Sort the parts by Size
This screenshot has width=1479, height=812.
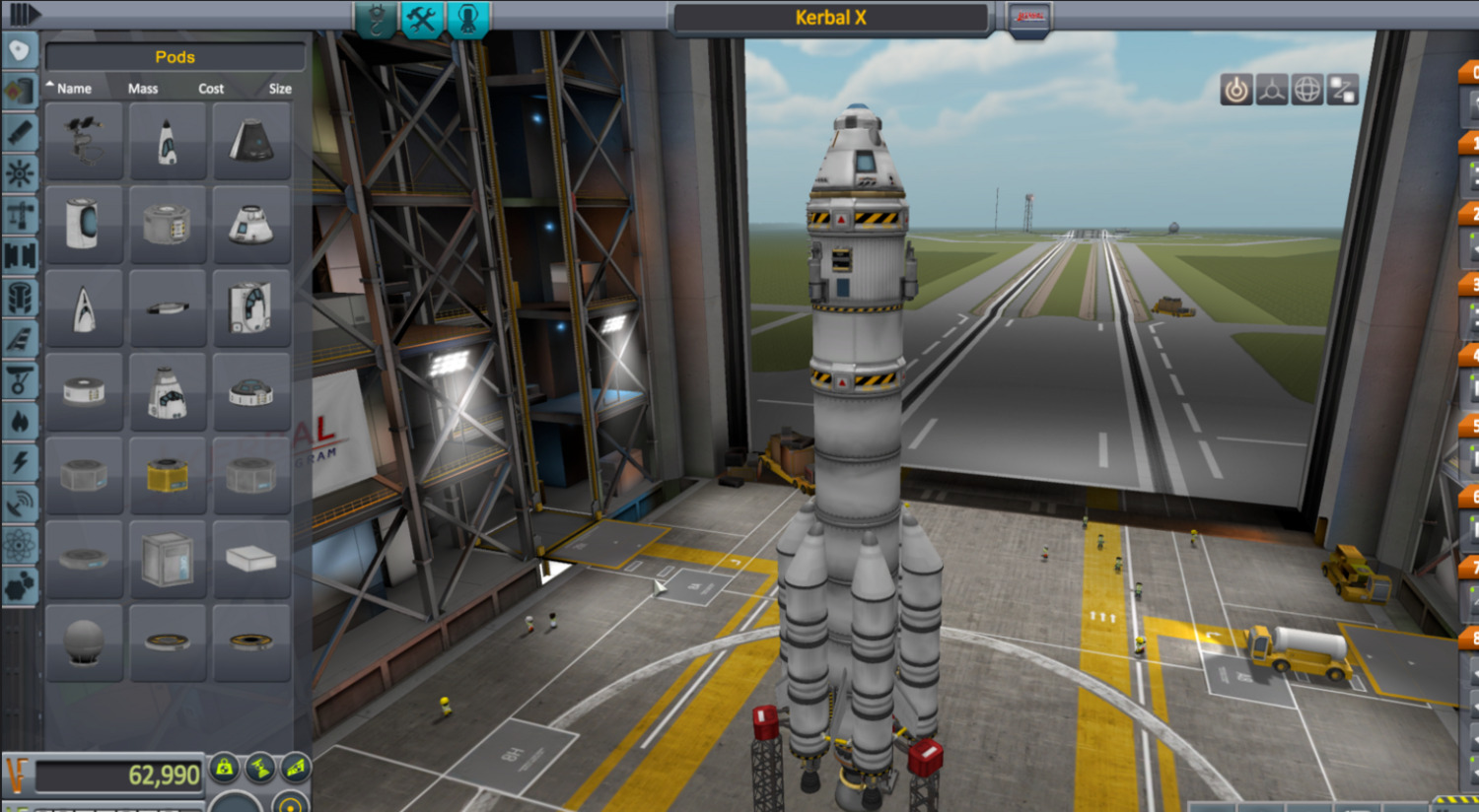(280, 89)
